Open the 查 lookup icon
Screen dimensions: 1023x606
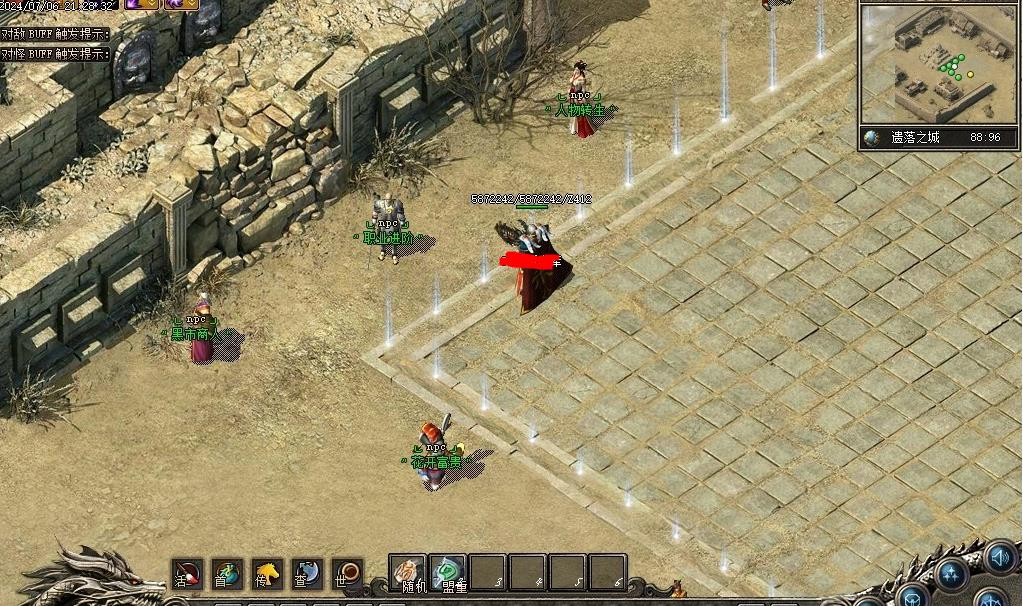(307, 574)
